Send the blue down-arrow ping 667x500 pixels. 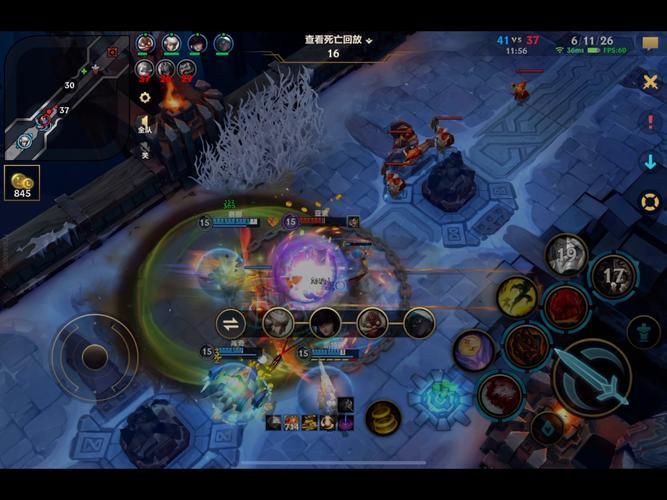coord(650,162)
